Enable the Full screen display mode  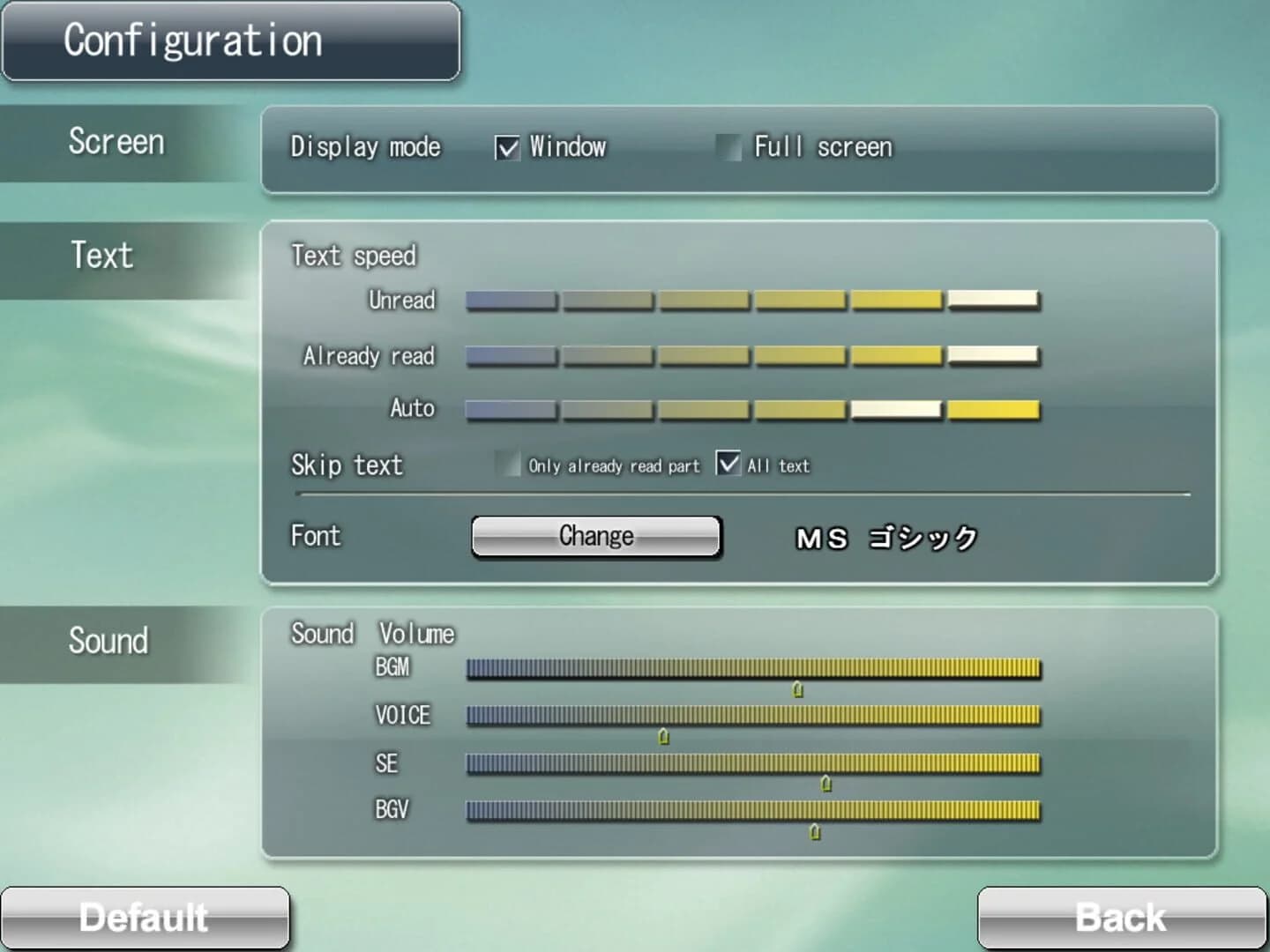click(730, 147)
